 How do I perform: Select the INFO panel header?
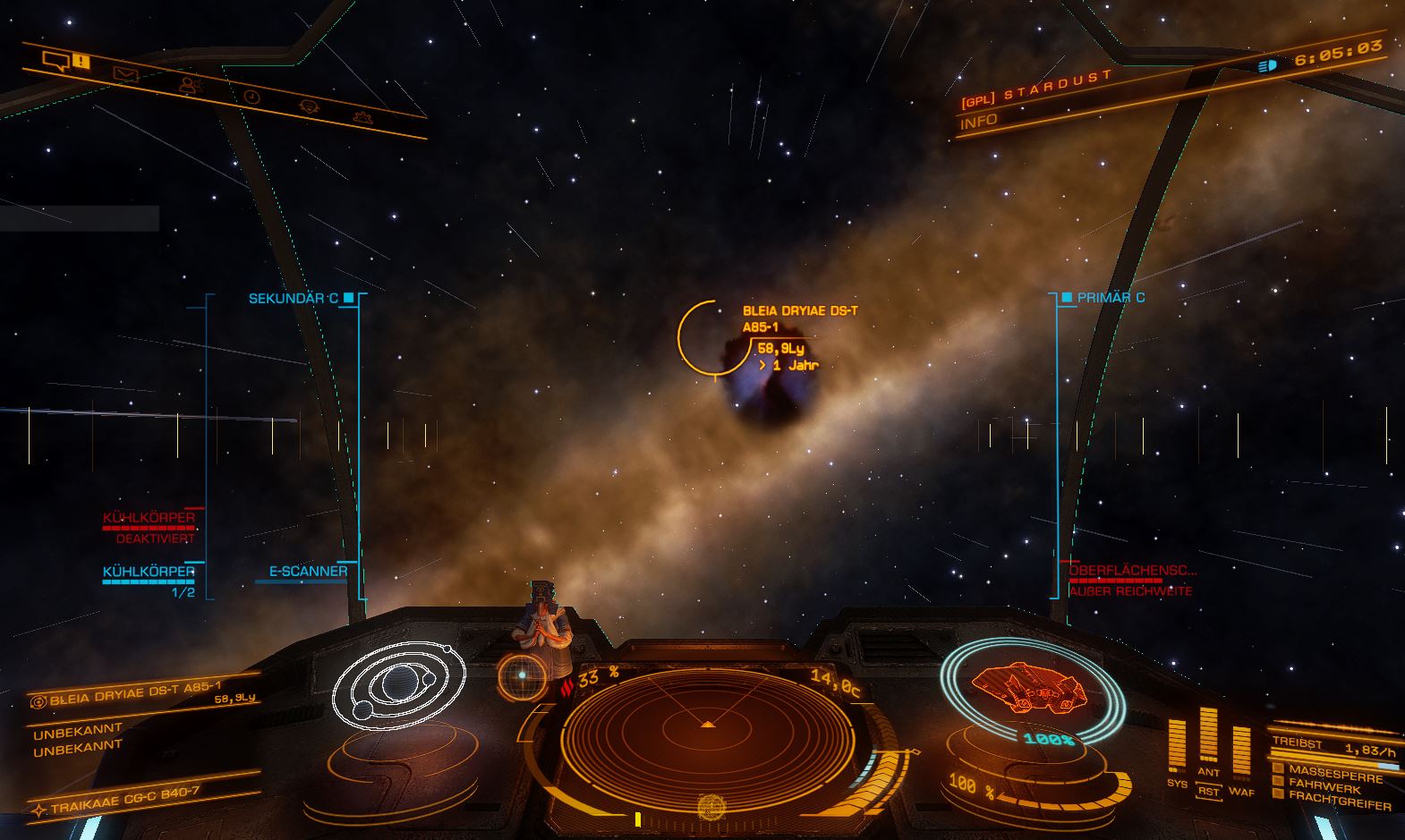click(979, 122)
